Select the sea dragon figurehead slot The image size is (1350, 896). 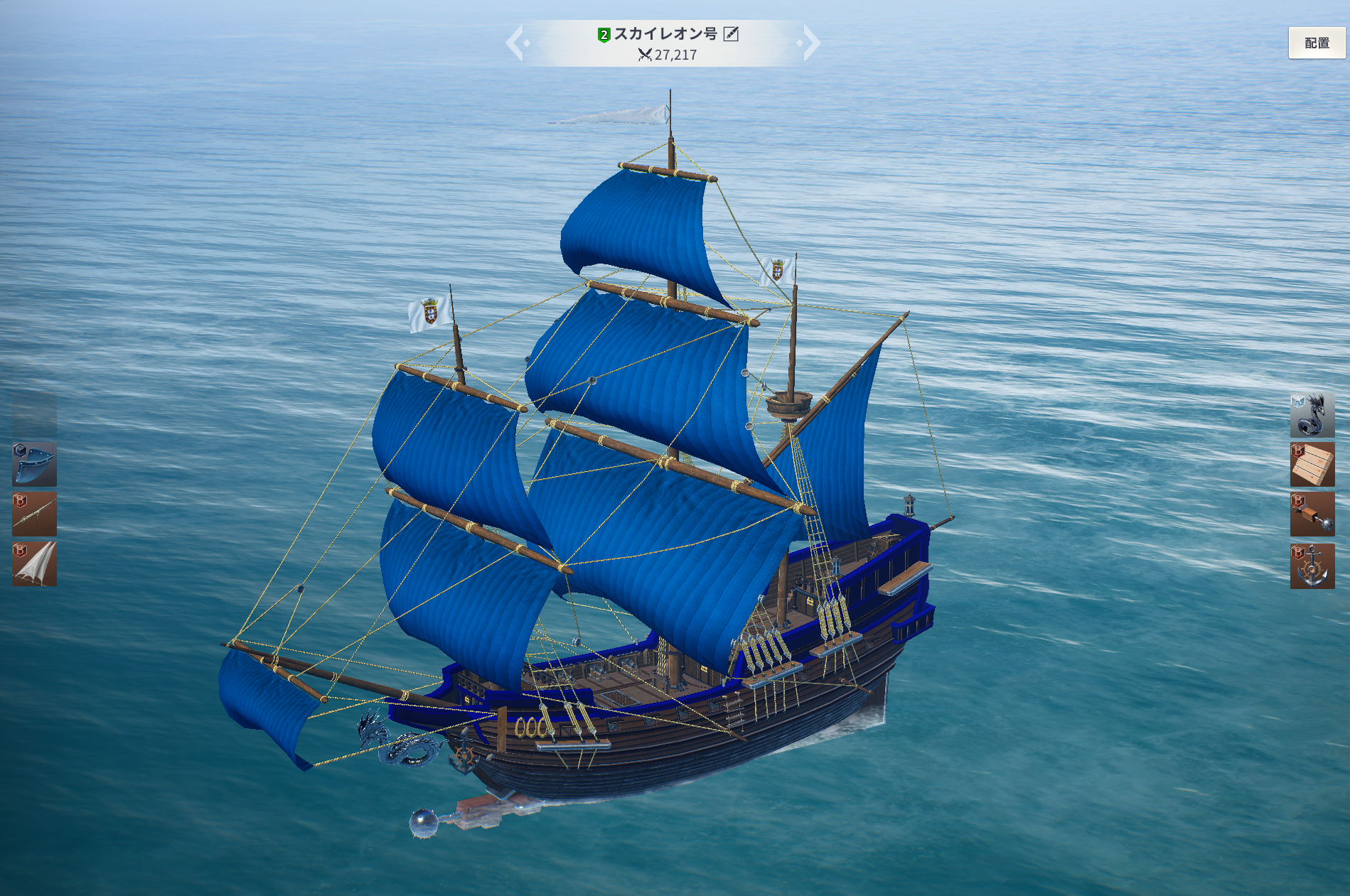1312,414
